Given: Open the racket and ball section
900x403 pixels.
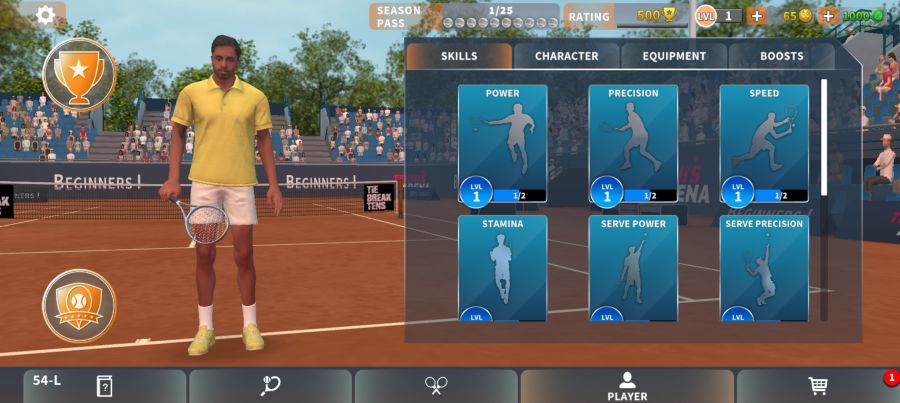Looking at the screenshot, I should pyautogui.click(x=270, y=386).
